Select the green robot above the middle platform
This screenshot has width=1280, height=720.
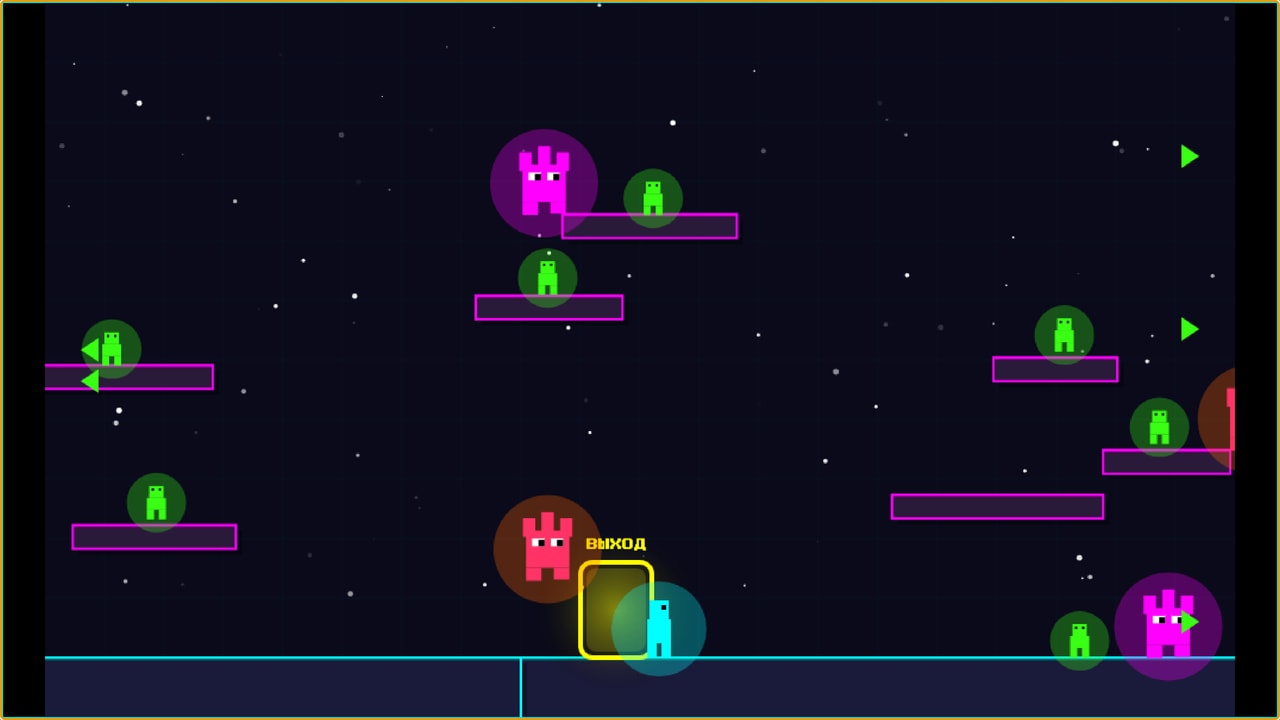click(547, 278)
